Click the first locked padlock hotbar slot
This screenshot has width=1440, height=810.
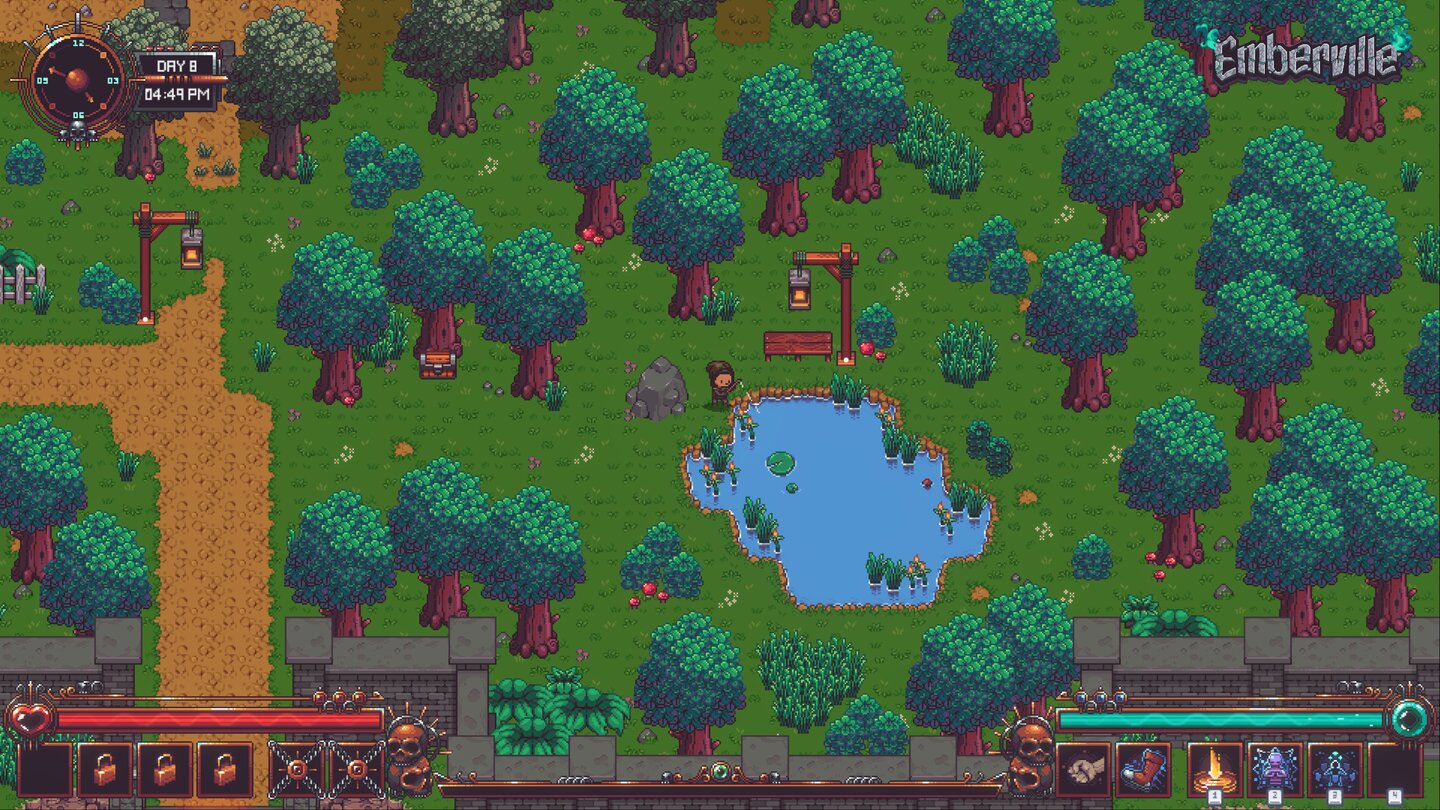104,769
